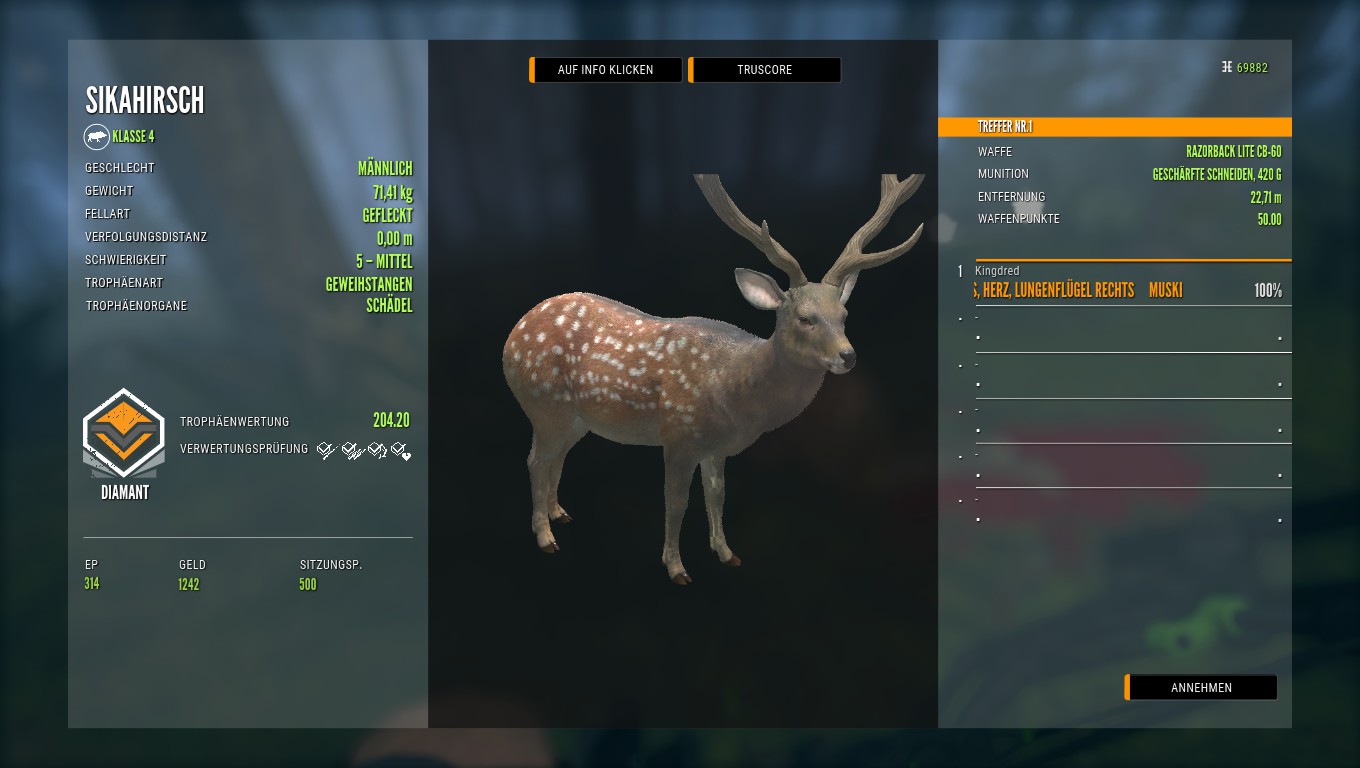Open the Auf Info Klicken tab
The width and height of the screenshot is (1360, 768).
click(x=605, y=70)
